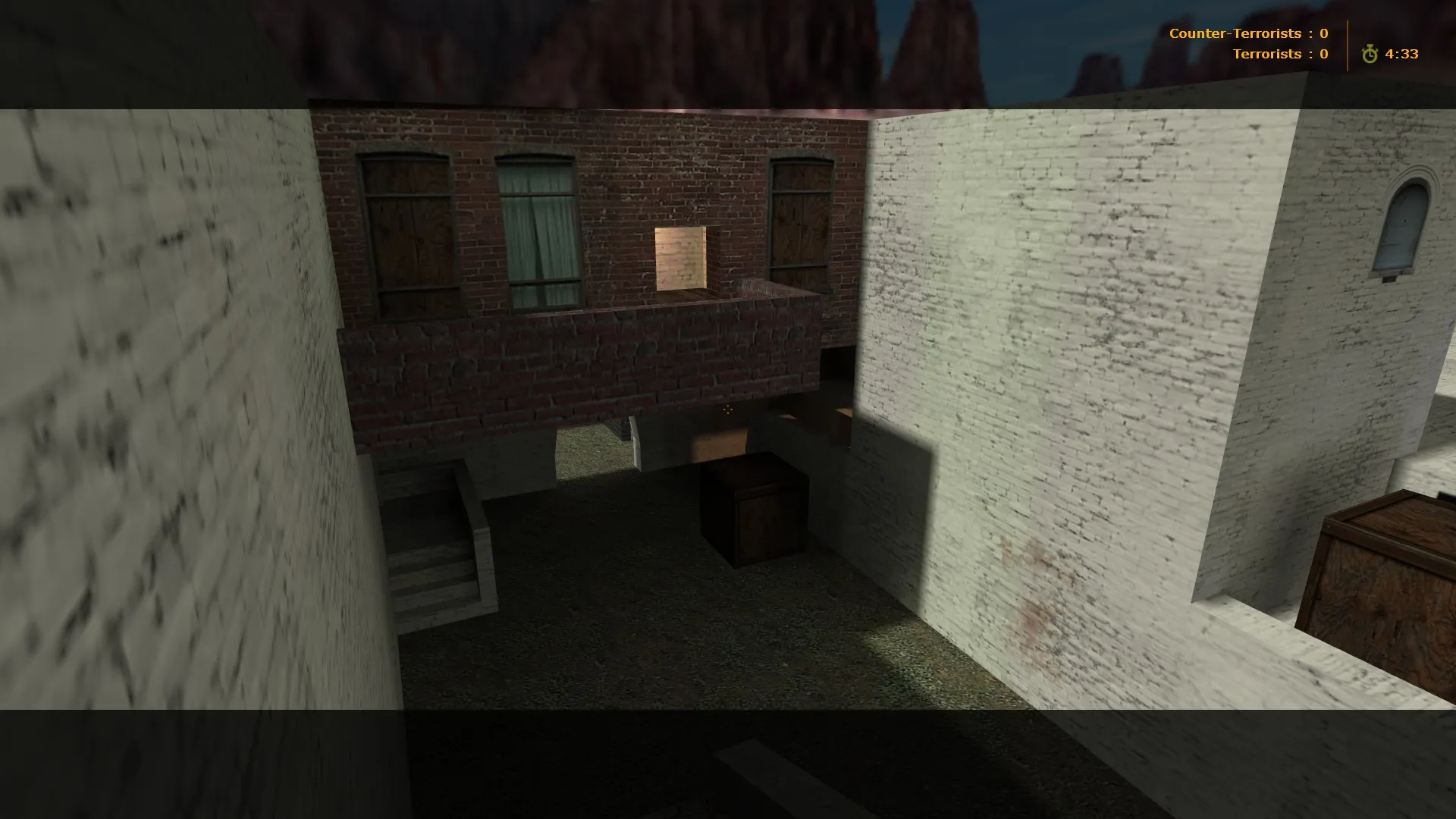The image size is (1456, 819).
Task: Click the round timer stopwatch icon
Action: point(1369,54)
